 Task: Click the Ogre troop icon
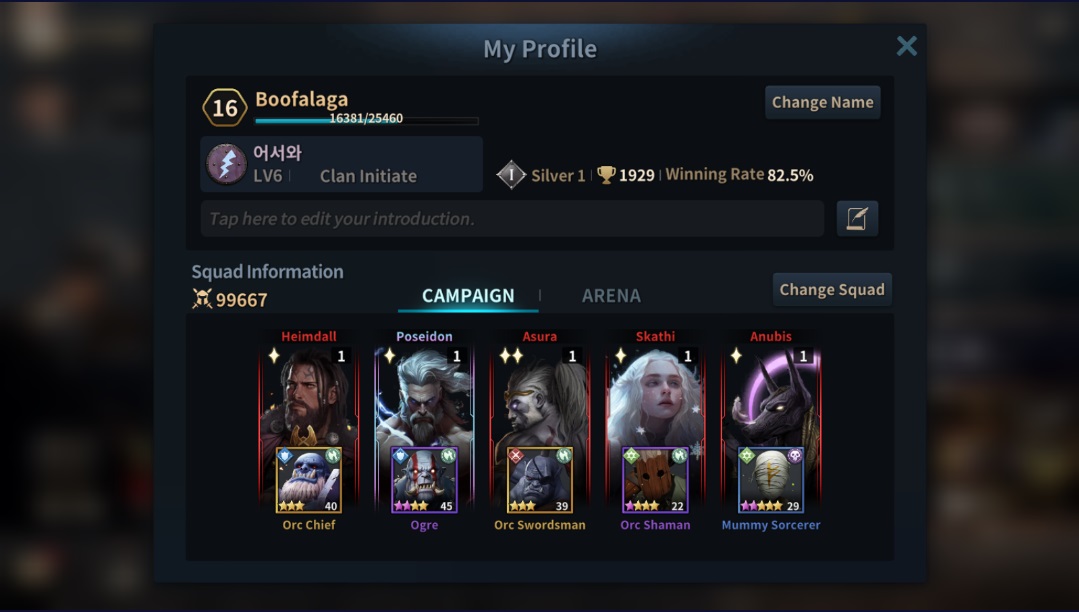coord(424,480)
